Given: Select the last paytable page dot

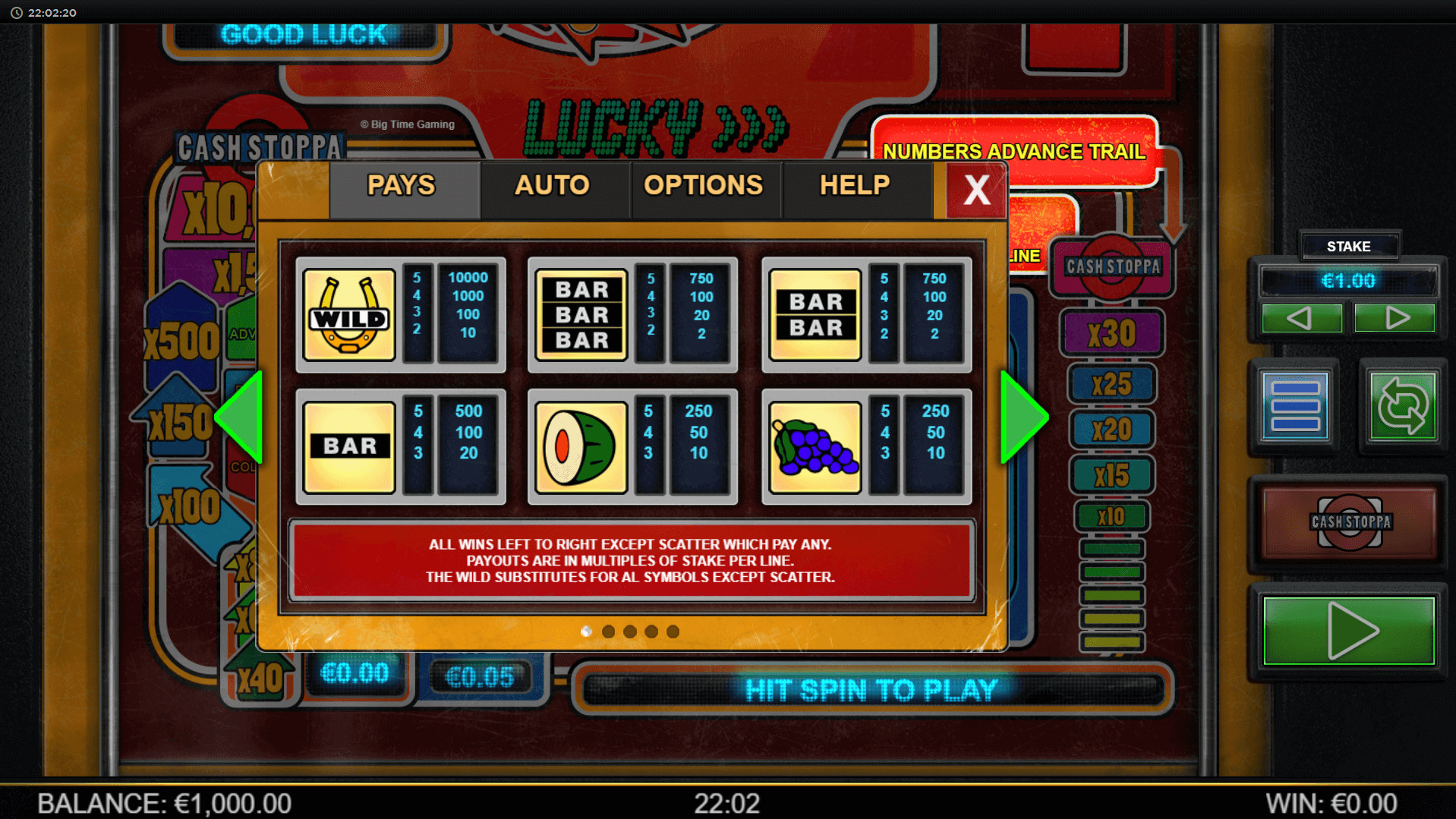Looking at the screenshot, I should click(673, 632).
